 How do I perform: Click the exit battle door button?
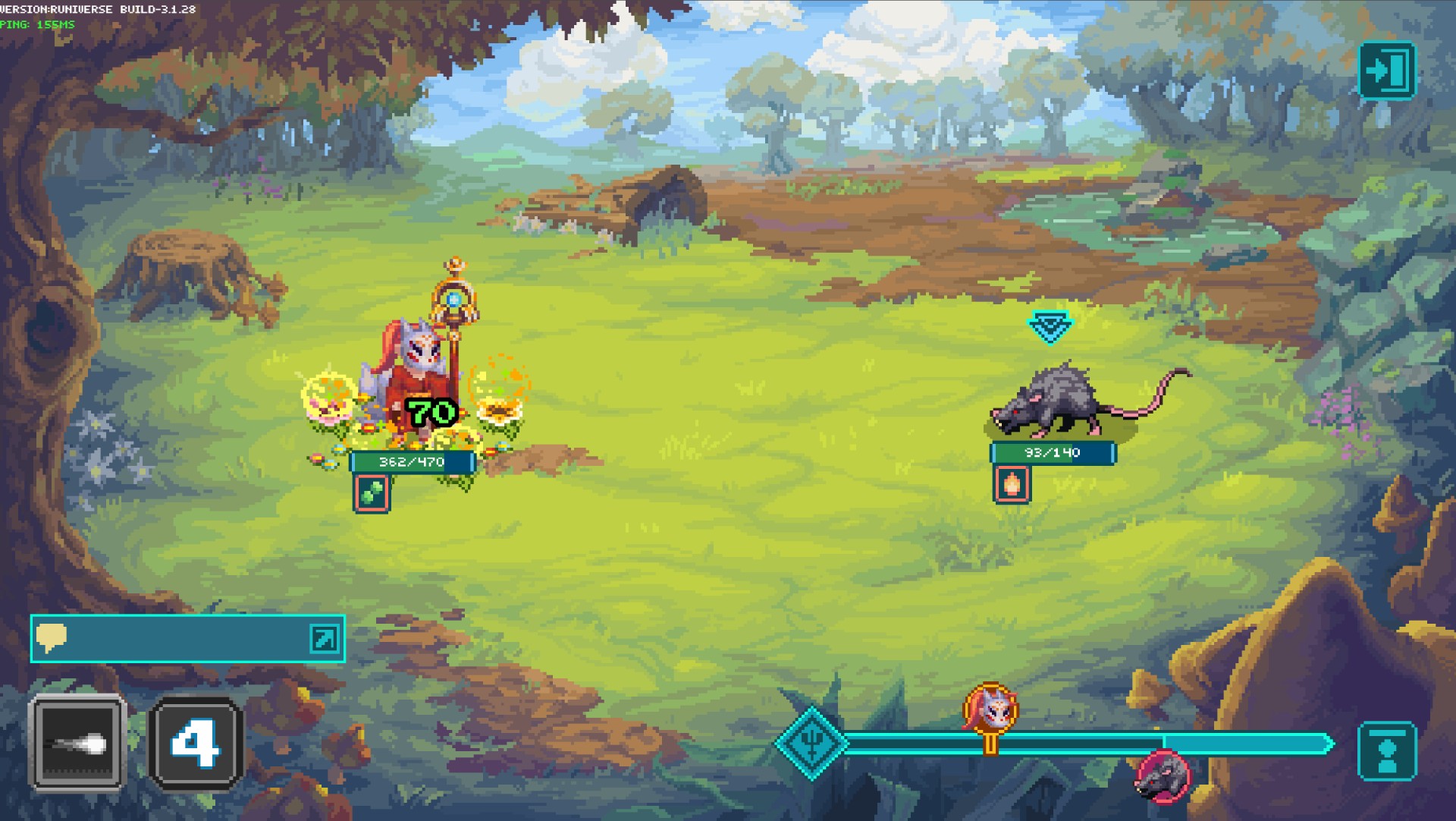tap(1386, 71)
